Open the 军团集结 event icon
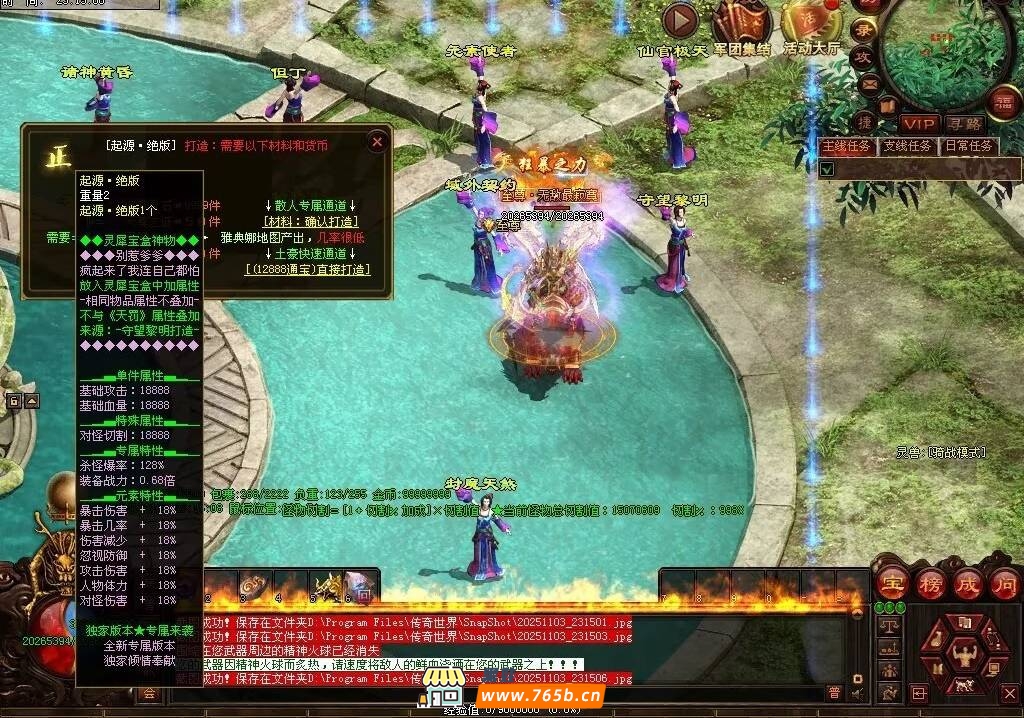This screenshot has height=718, width=1024. click(741, 22)
